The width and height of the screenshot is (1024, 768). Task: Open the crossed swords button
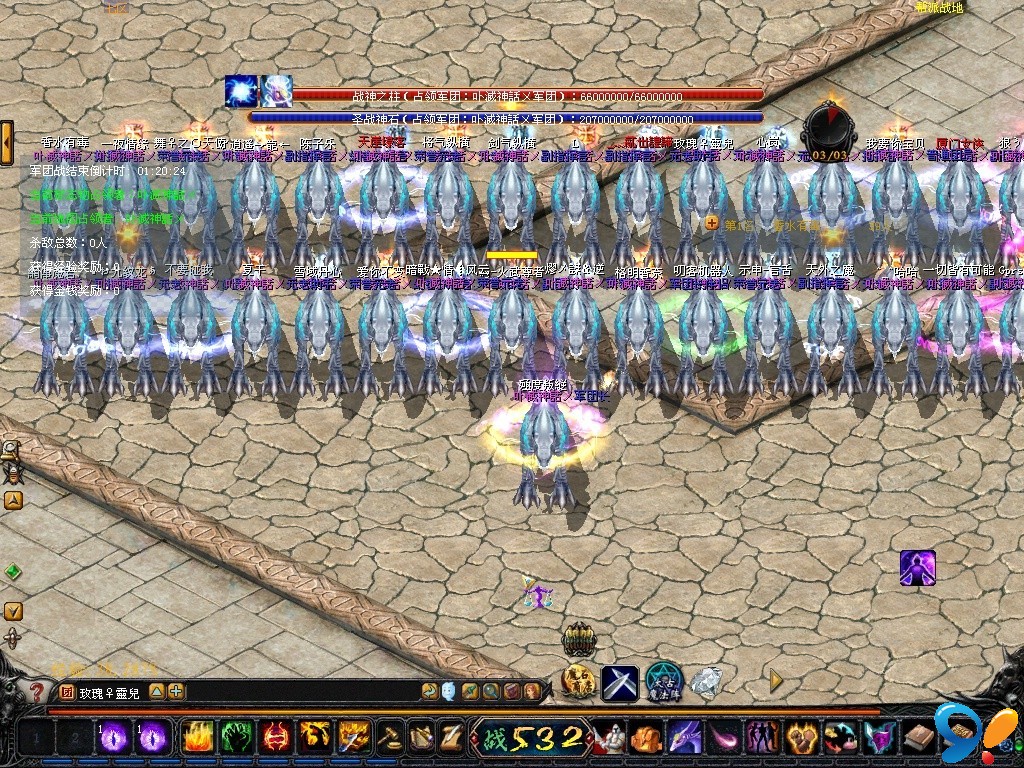(619, 683)
